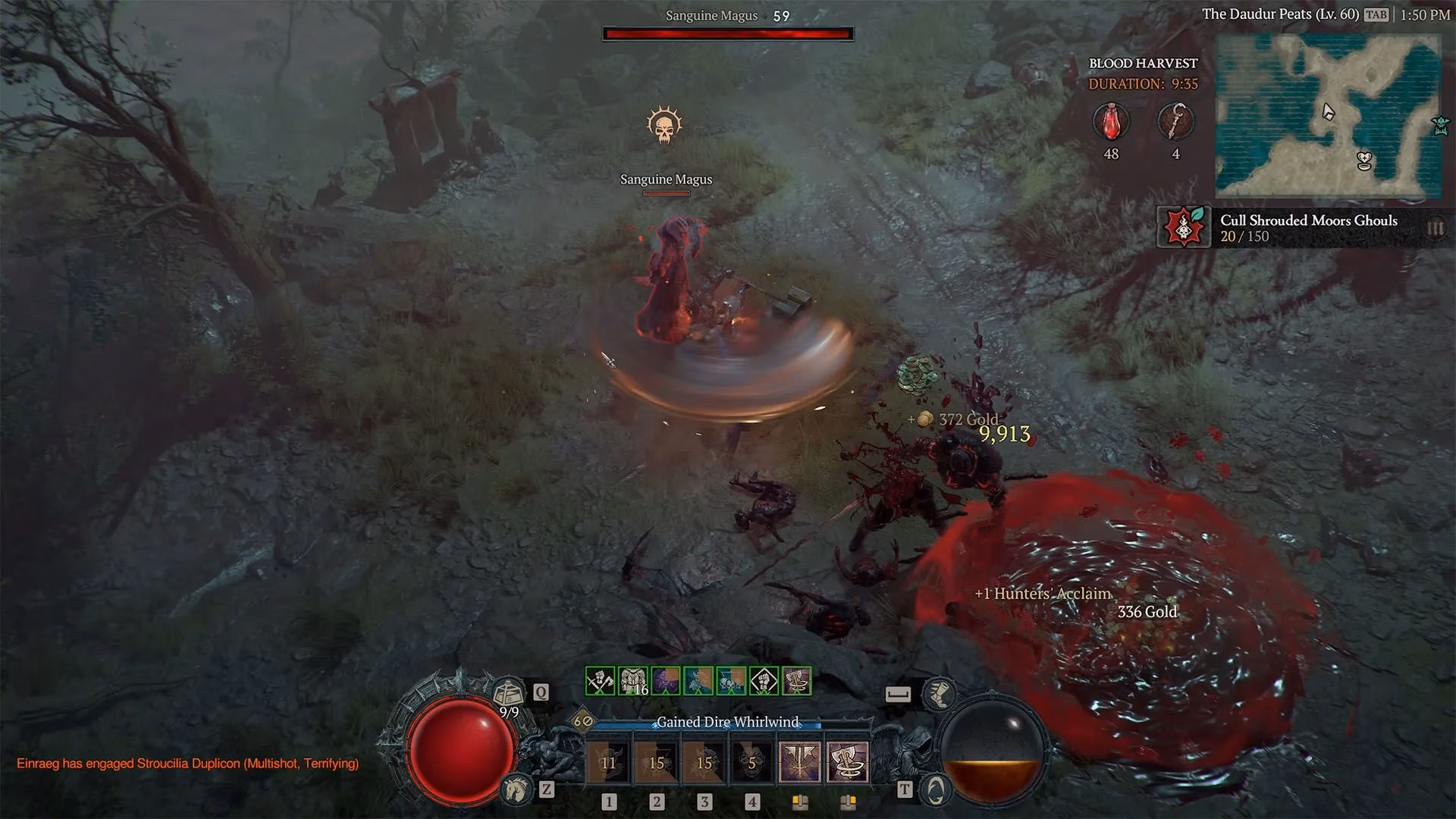The image size is (1456, 819).
Task: Expand the map using the TAB indicator
Action: coord(1376,14)
